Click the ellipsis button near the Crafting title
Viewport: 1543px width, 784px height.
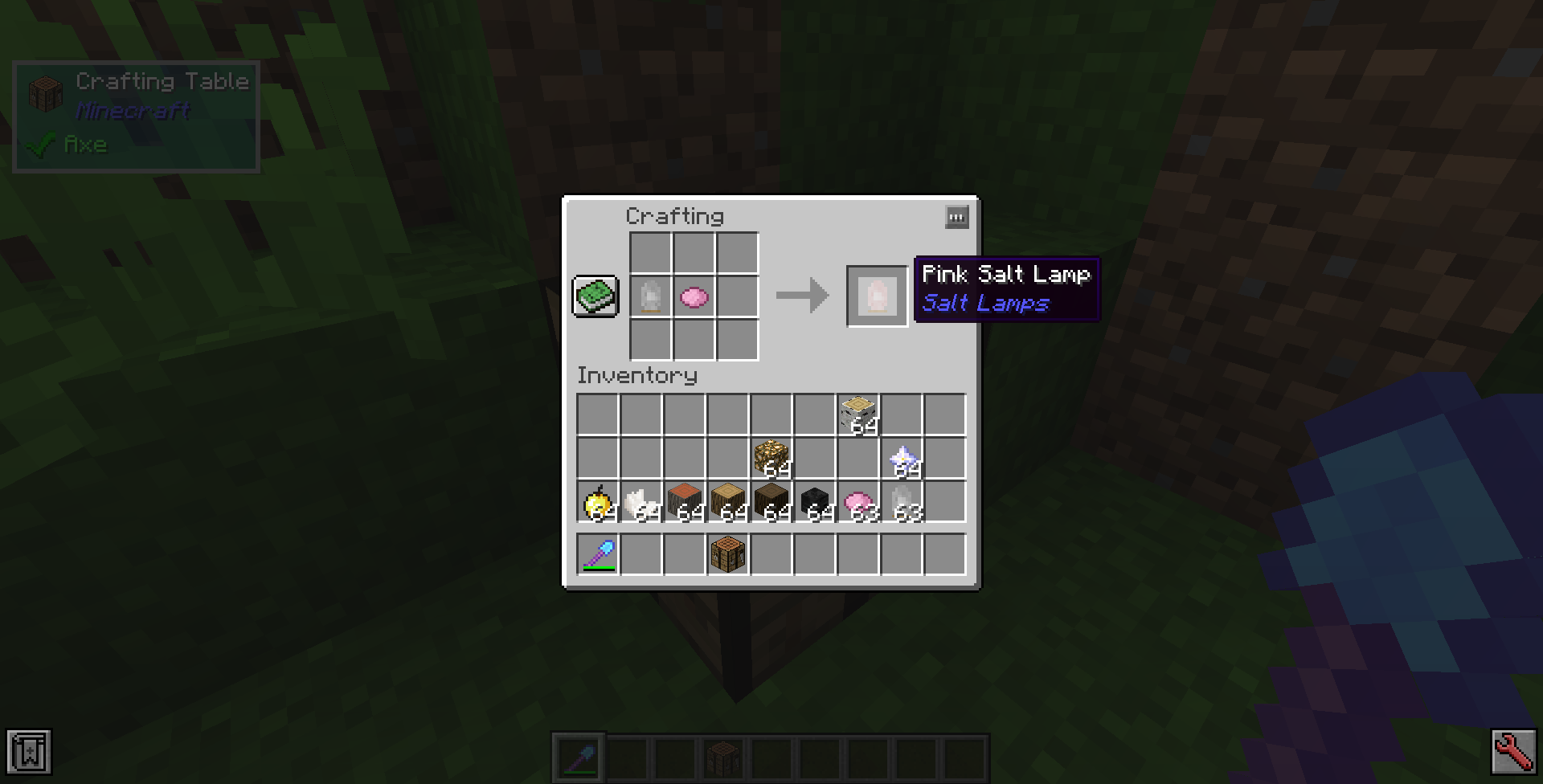tap(956, 217)
